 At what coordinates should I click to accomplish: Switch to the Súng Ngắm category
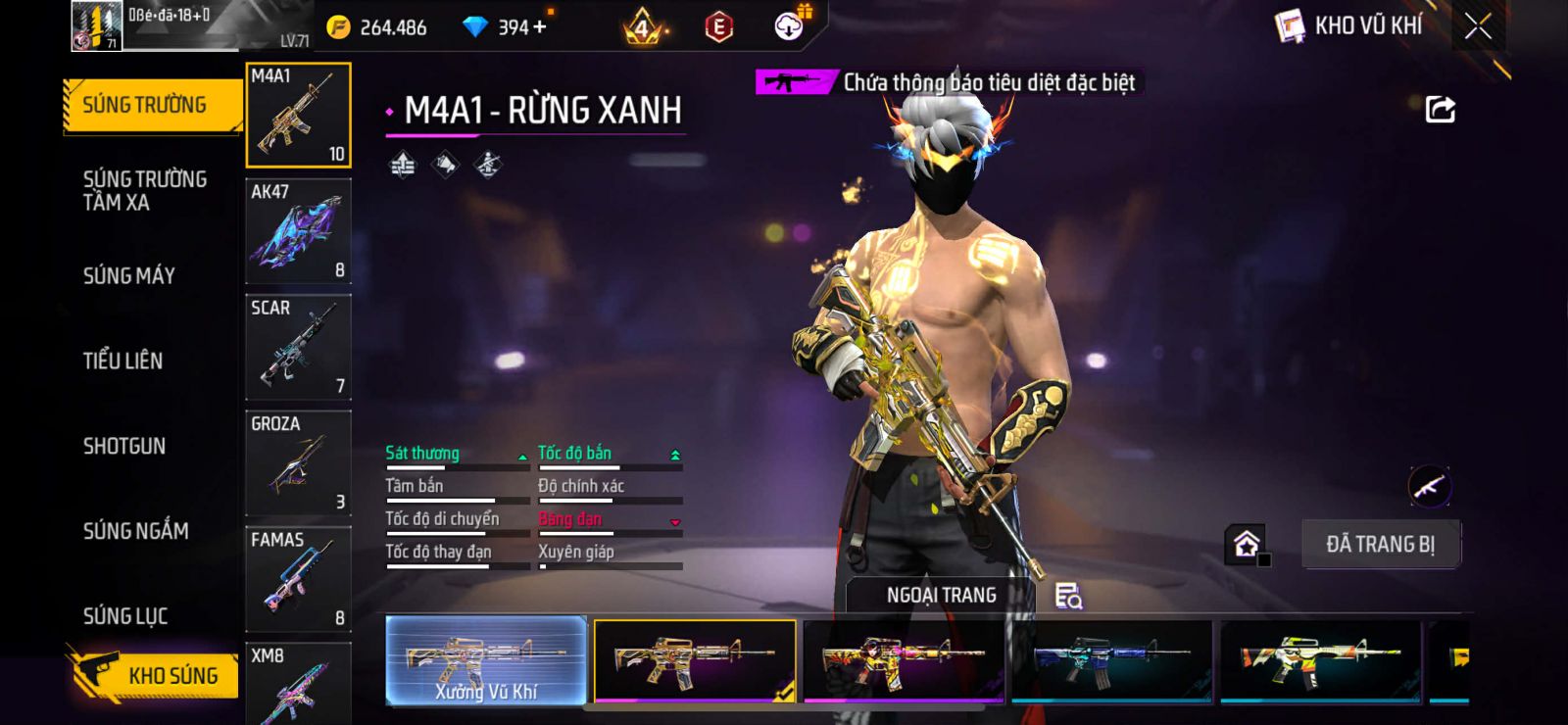tap(135, 531)
